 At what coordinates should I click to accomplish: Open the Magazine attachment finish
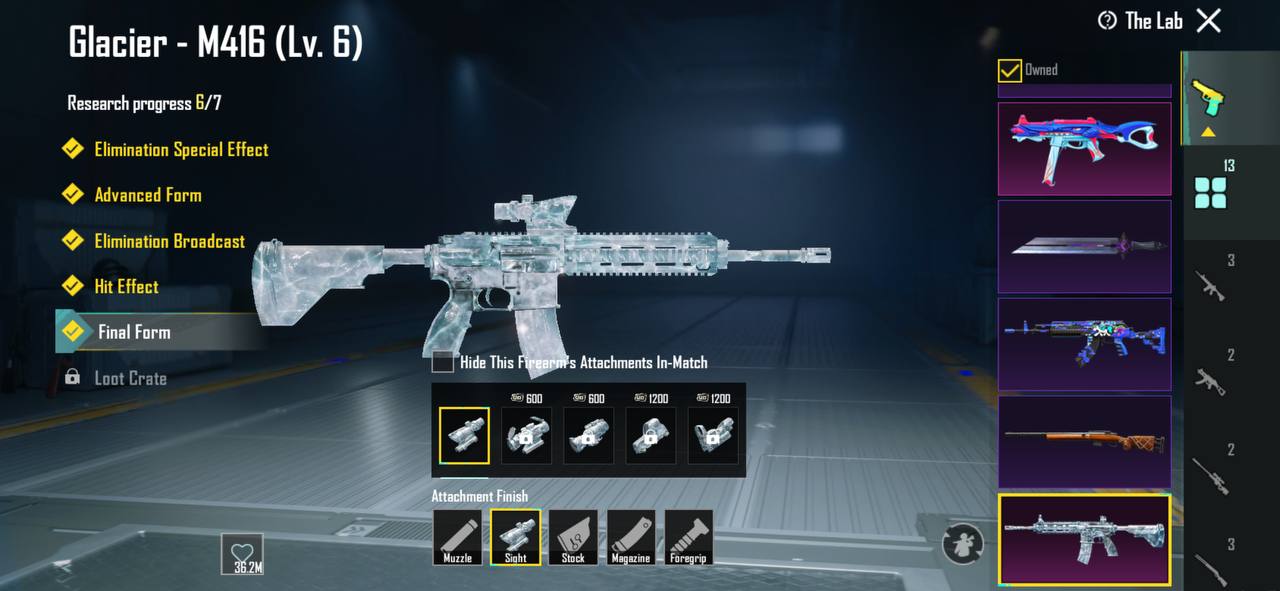631,538
